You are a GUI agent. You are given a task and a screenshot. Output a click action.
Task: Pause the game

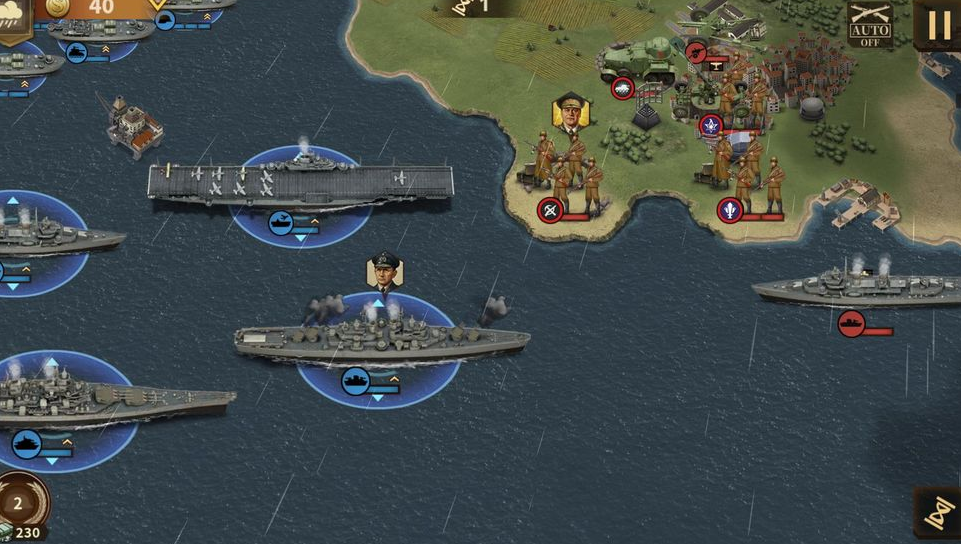tap(939, 25)
